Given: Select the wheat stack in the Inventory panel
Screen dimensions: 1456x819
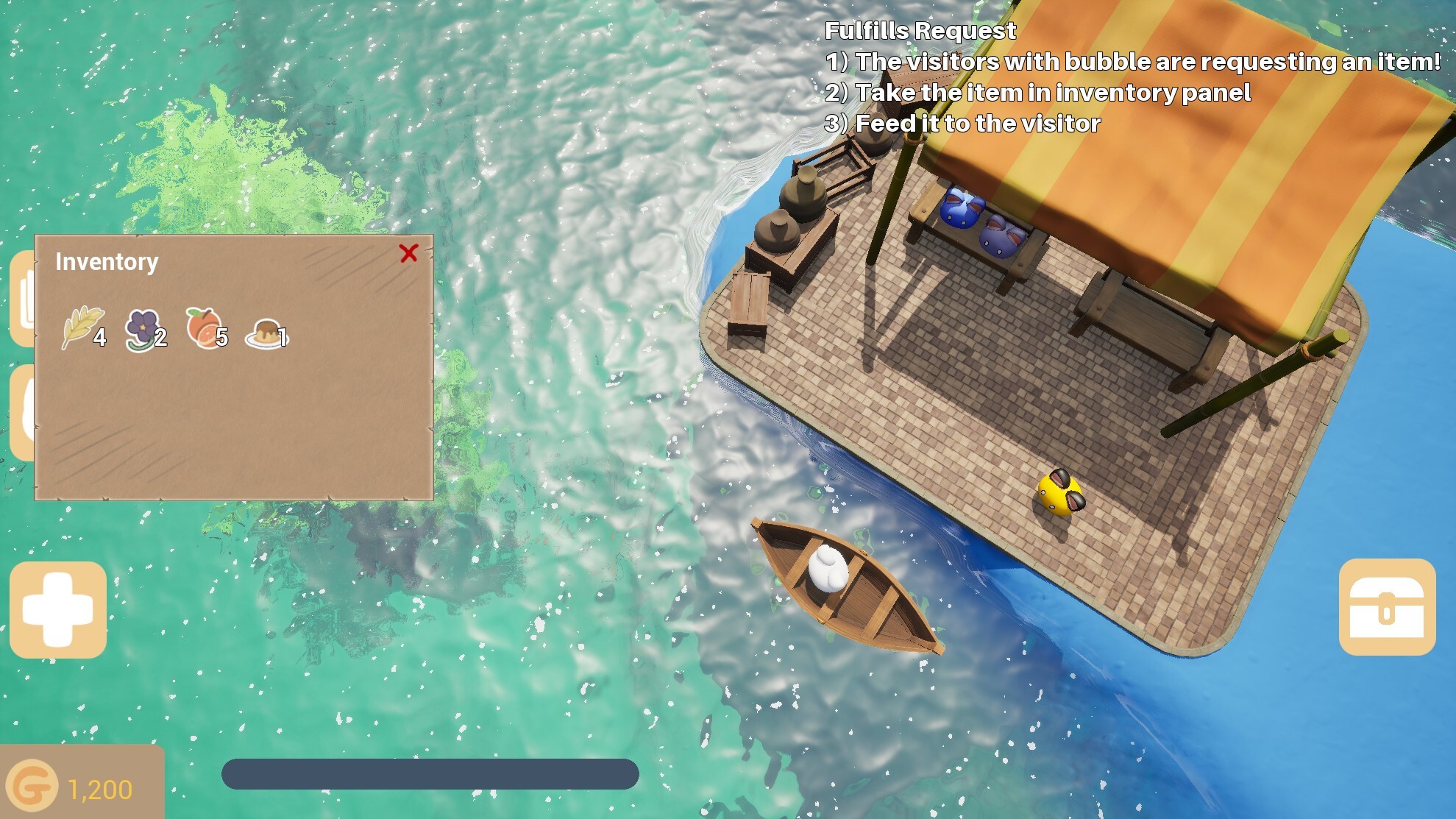Looking at the screenshot, I should point(81,329).
